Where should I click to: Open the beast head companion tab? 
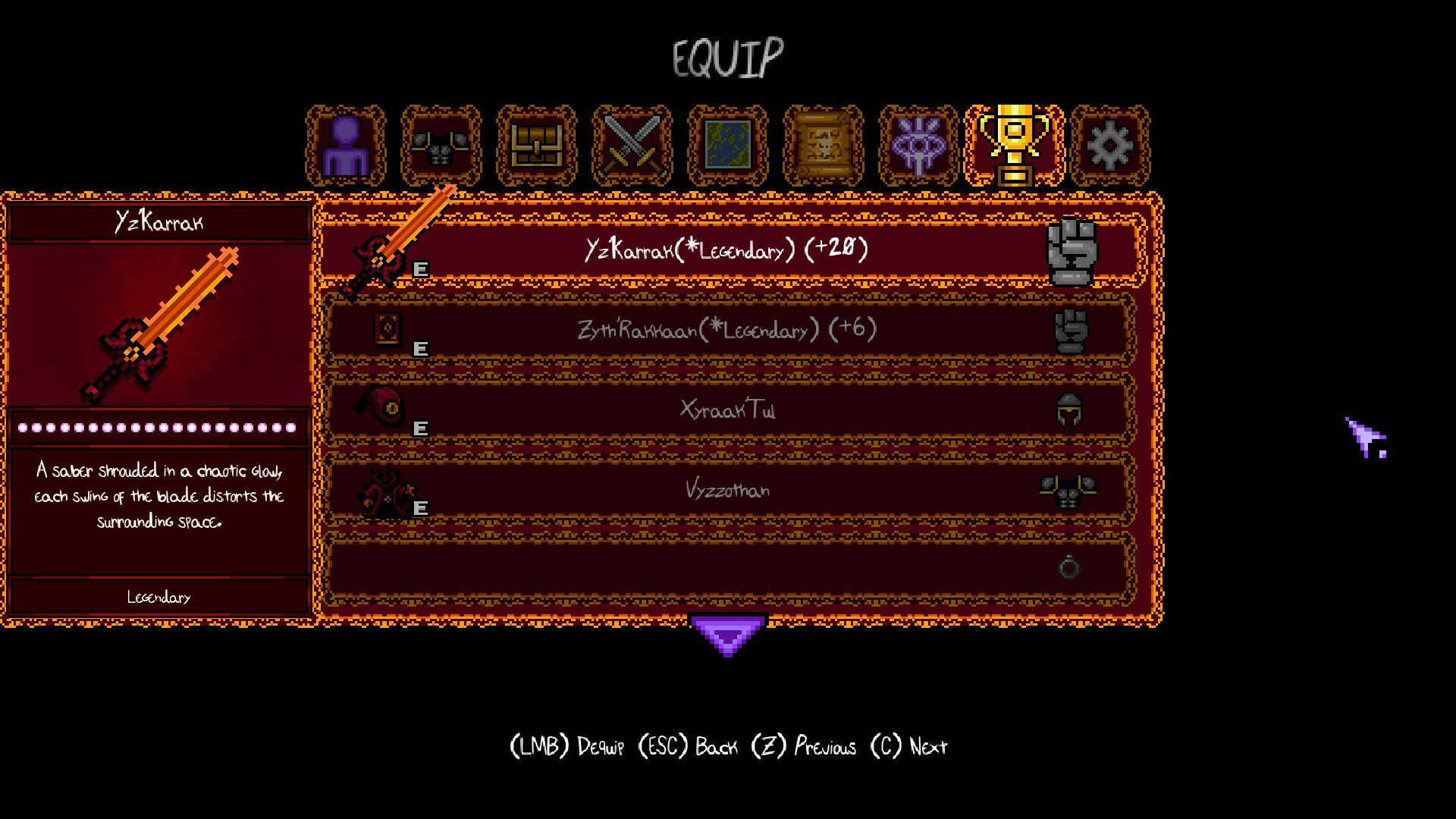[x=441, y=146]
